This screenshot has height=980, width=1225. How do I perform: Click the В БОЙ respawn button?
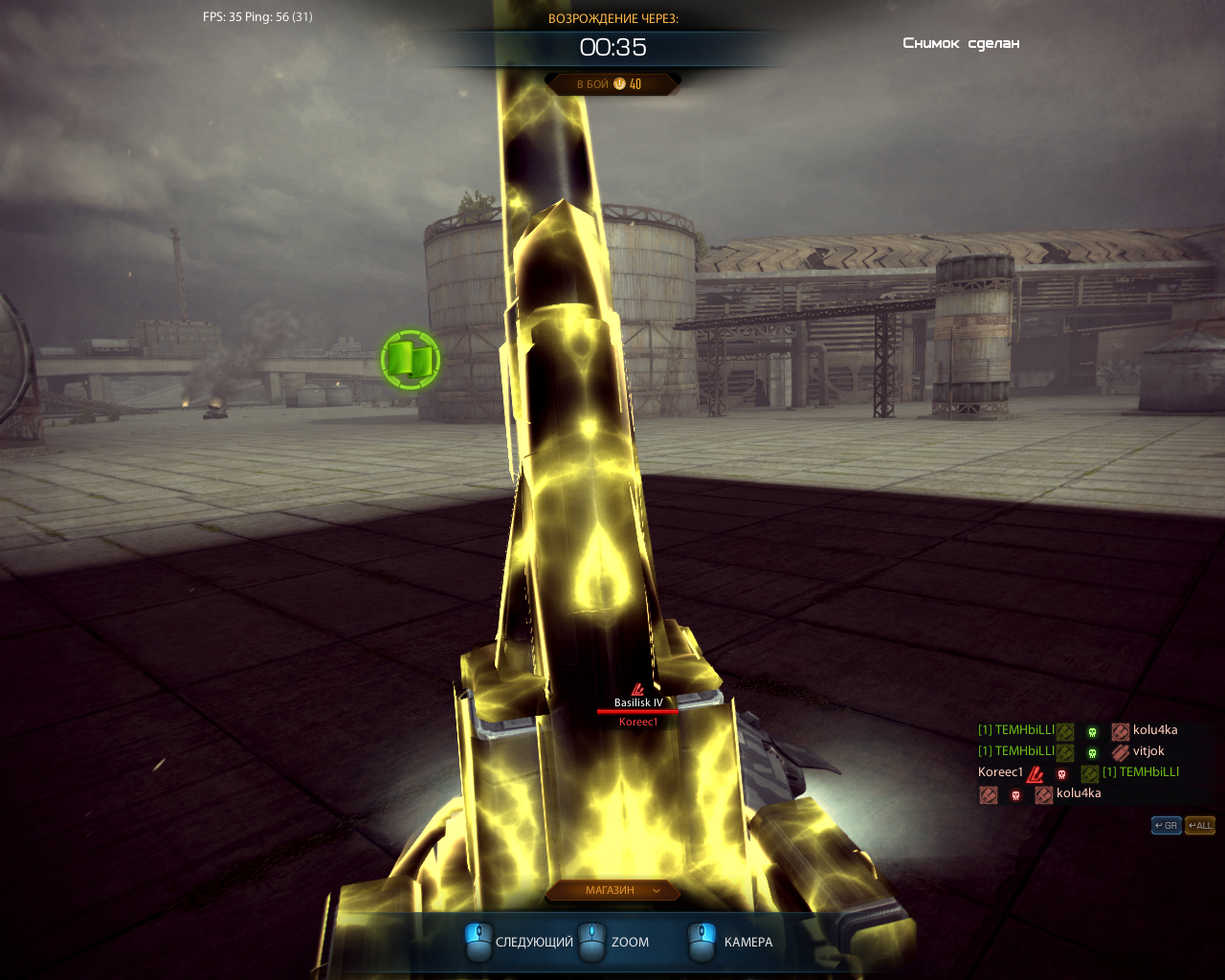(x=612, y=84)
